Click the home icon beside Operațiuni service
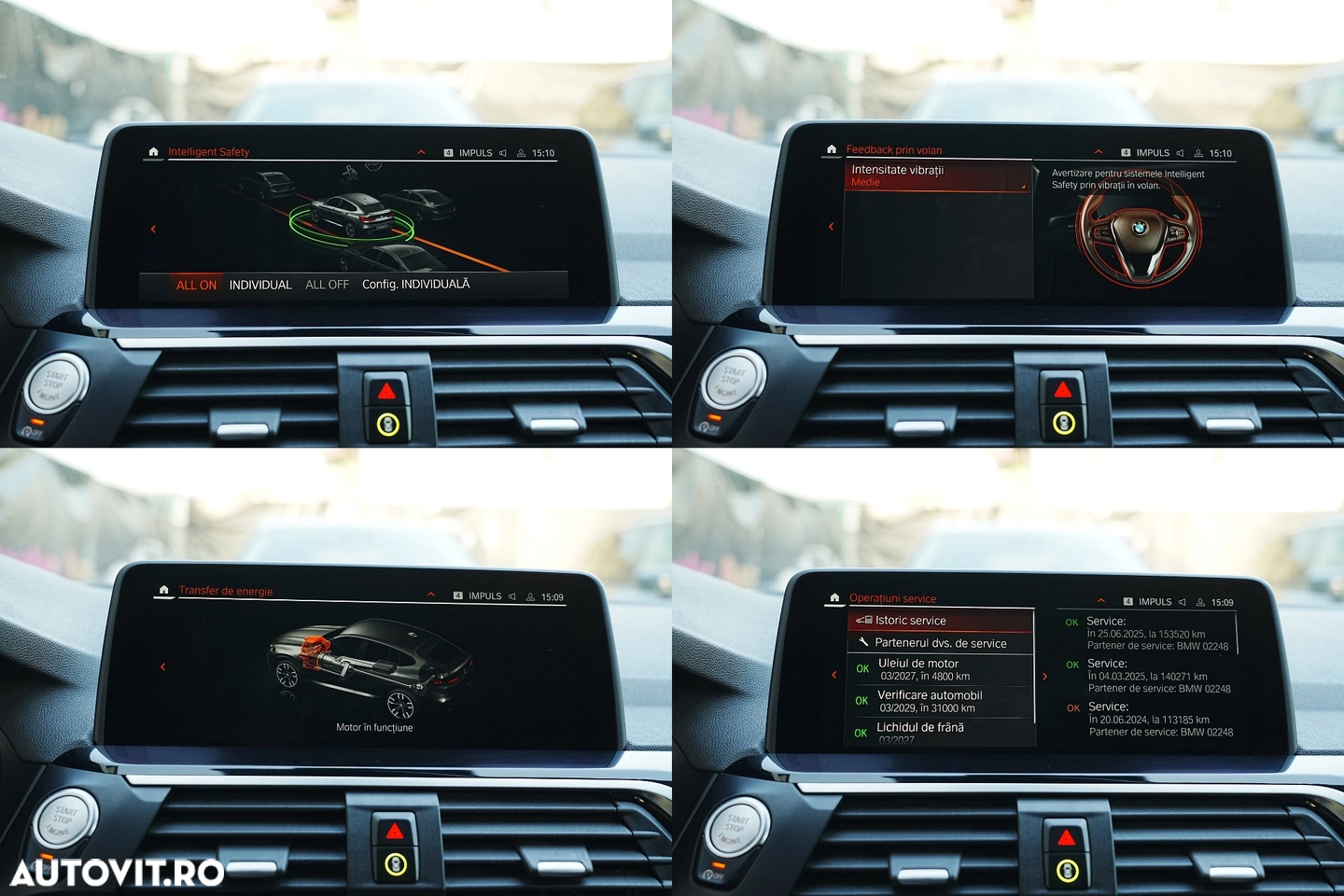The height and width of the screenshot is (896, 1344). point(834,597)
